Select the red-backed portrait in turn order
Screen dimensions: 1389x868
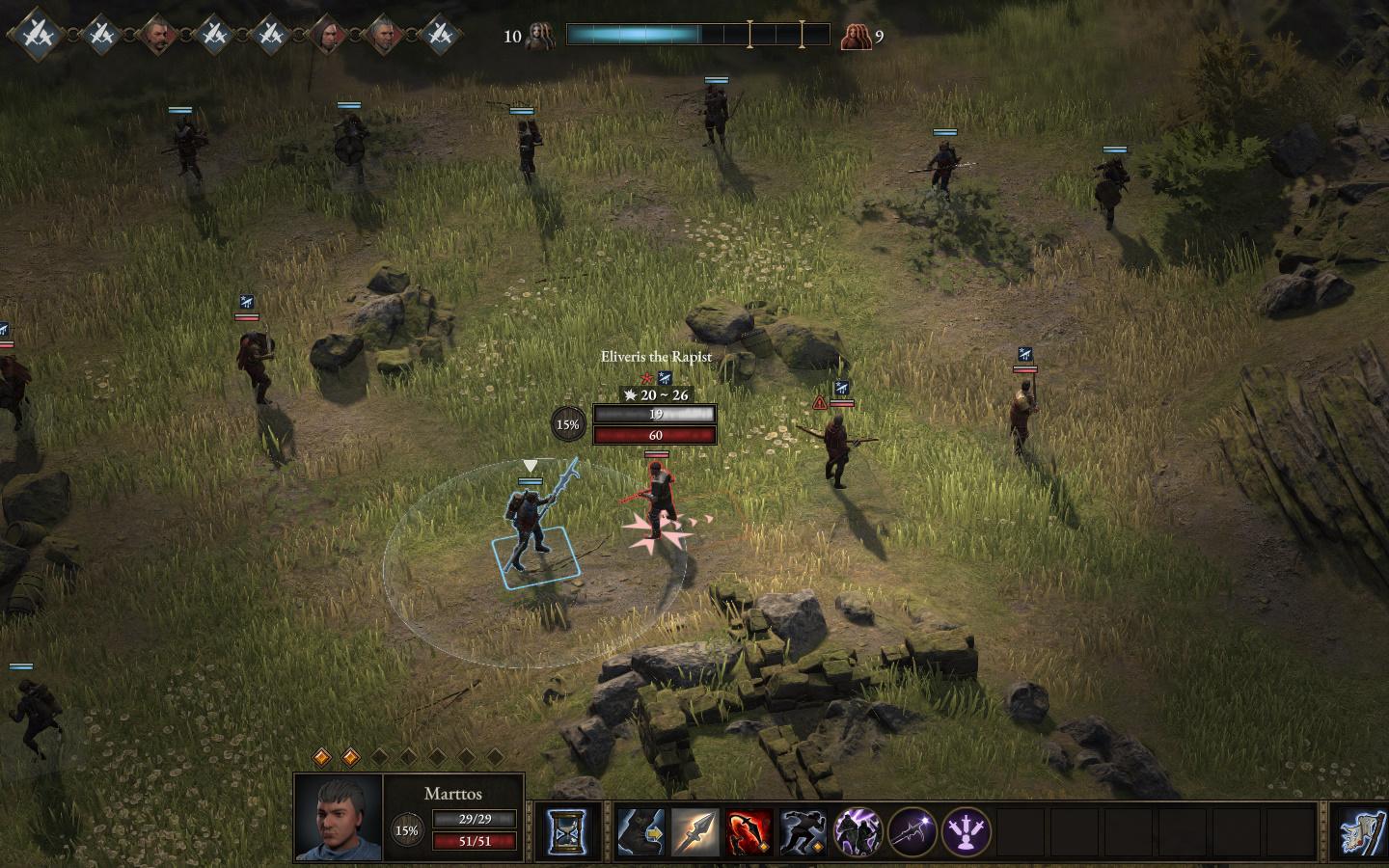328,36
